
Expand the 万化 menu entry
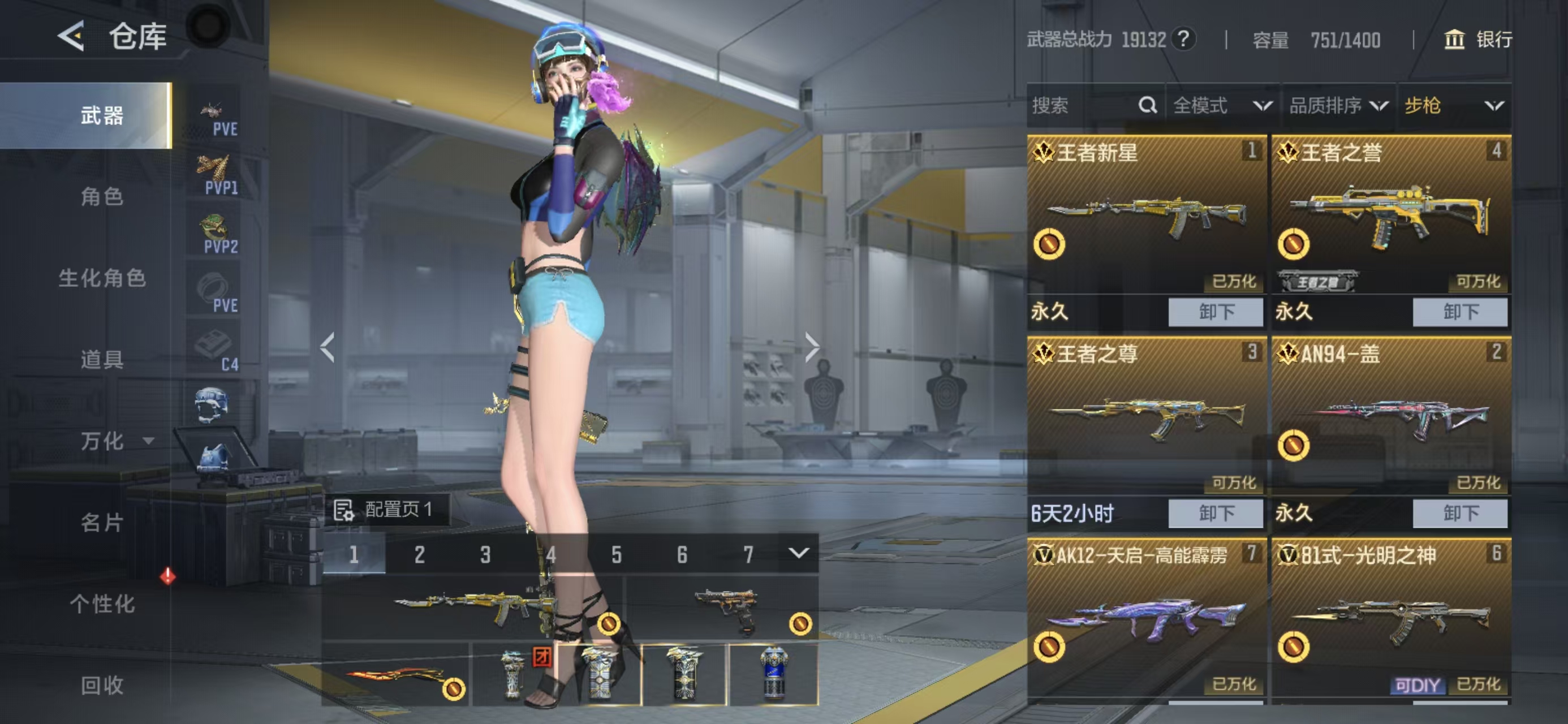point(115,441)
